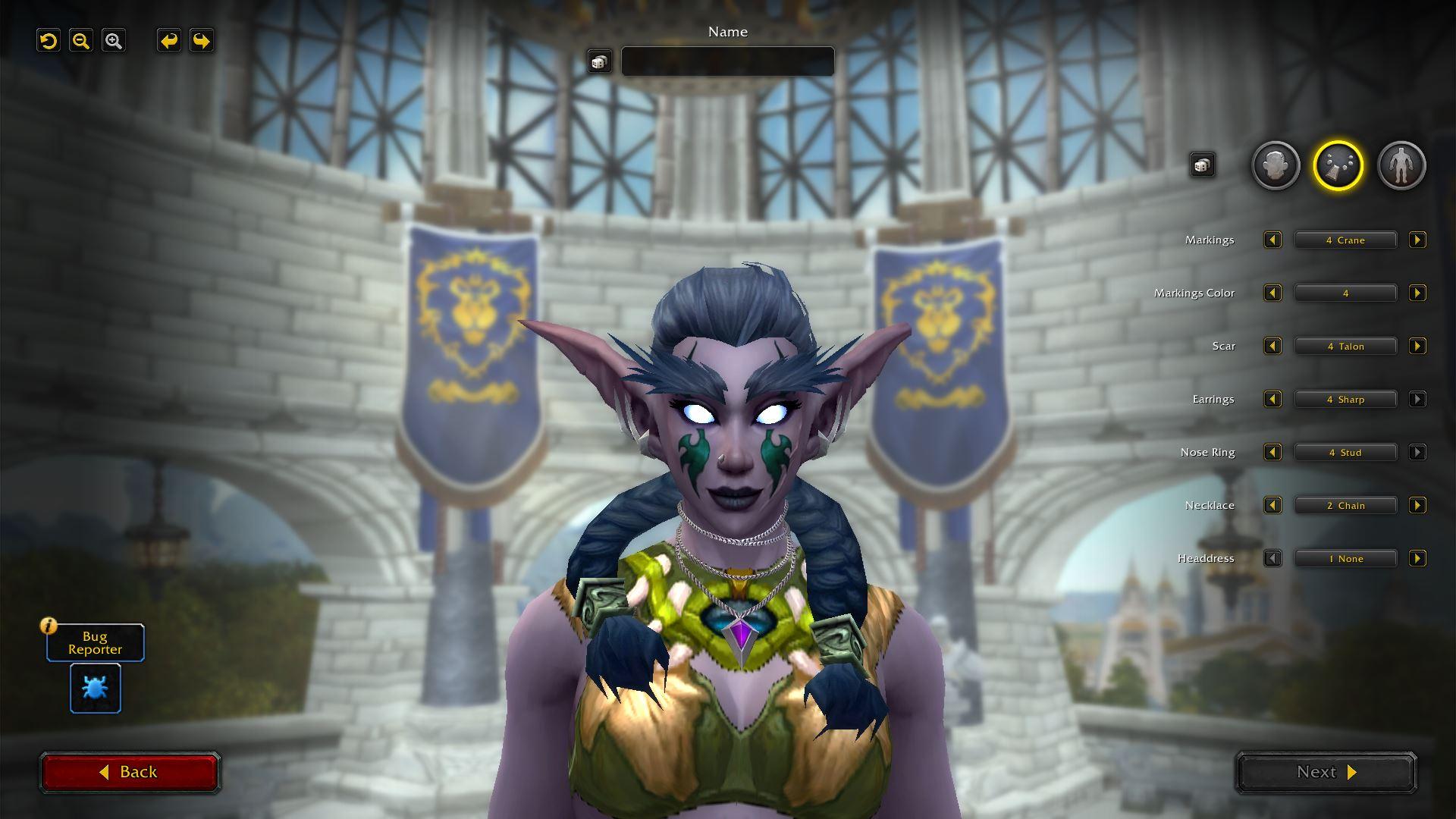1456x819 pixels.
Task: Click the dice icon to randomize a name
Action: pyautogui.click(x=600, y=61)
